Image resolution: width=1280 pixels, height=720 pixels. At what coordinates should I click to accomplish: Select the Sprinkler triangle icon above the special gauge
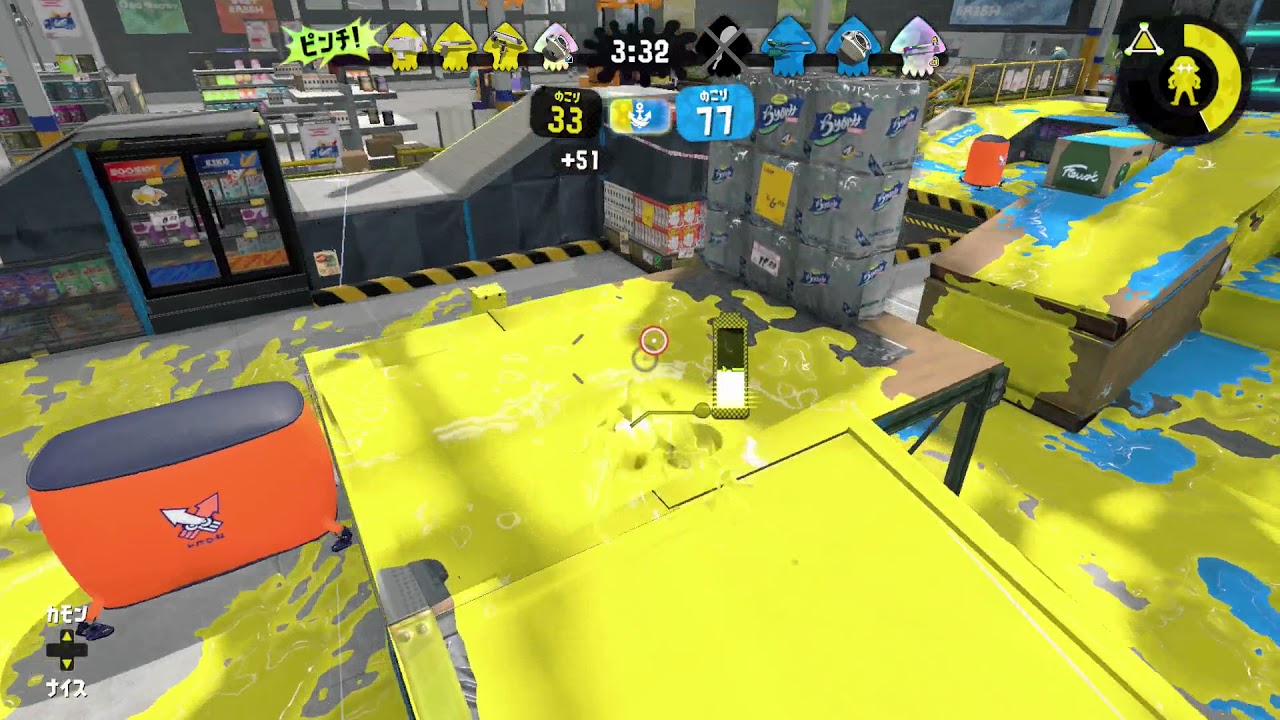click(x=1143, y=42)
